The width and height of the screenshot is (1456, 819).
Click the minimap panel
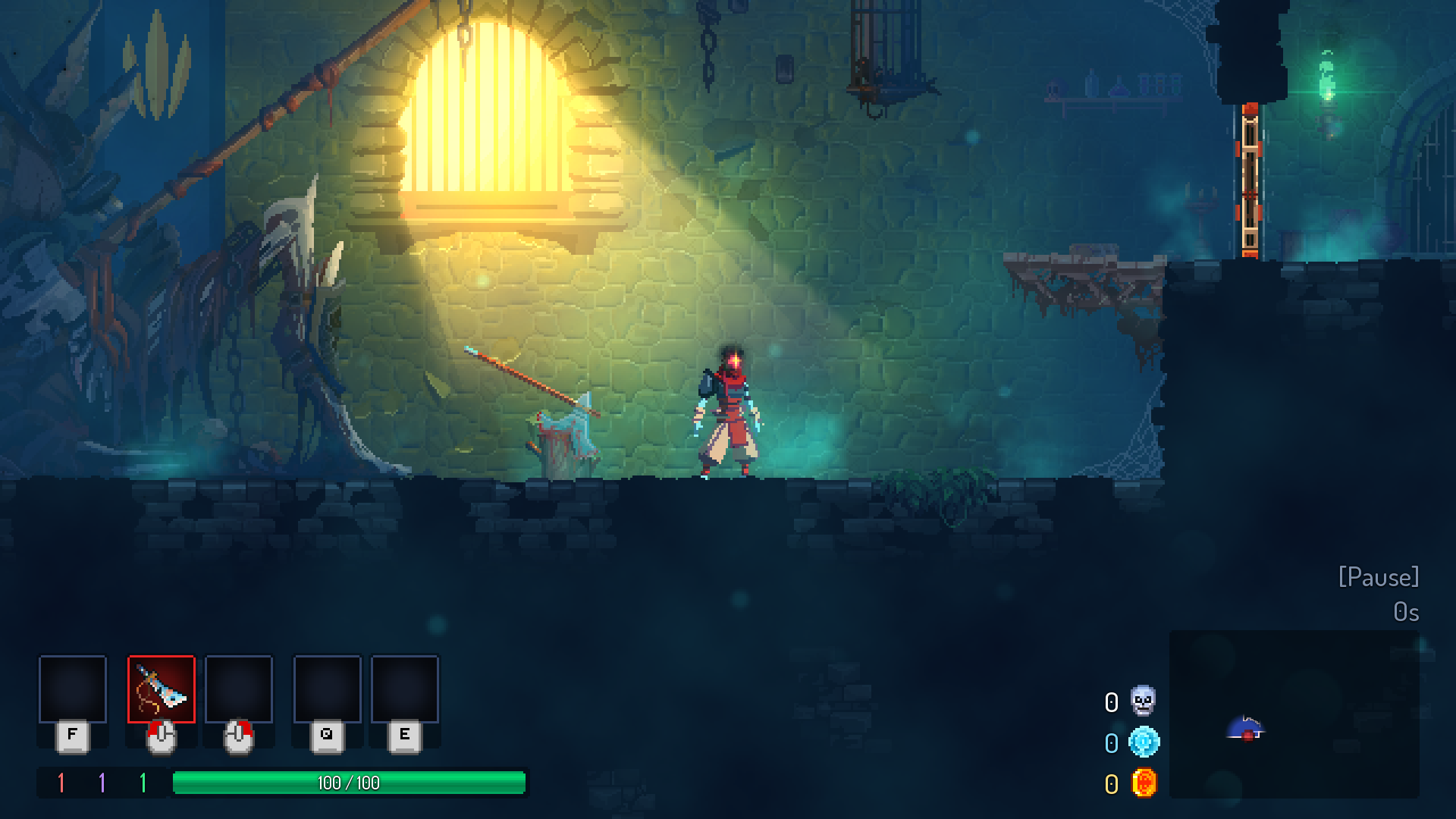pos(1294,714)
